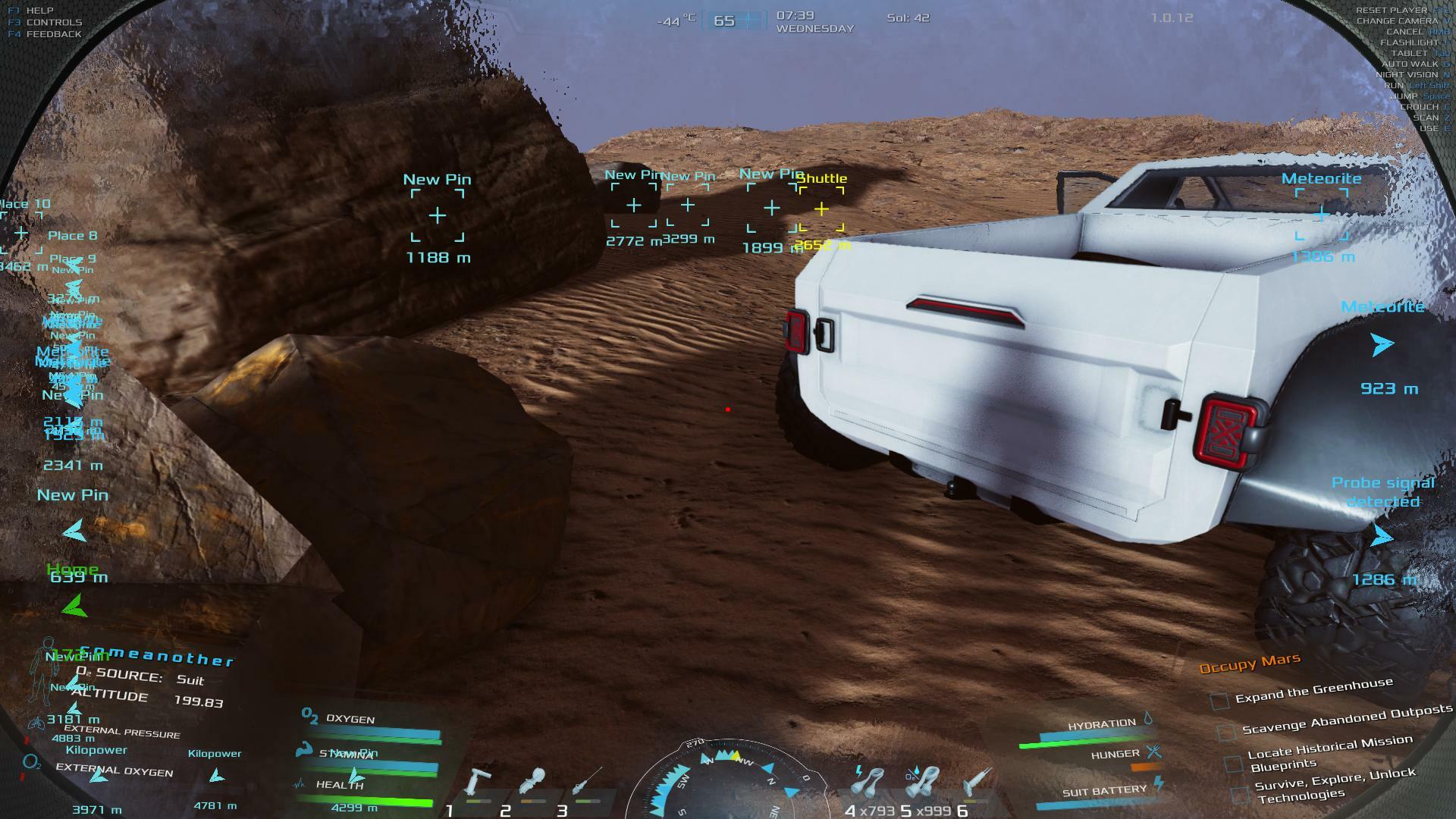Choose the item in hotbar slot 2
This screenshot has width=1456, height=819.
[535, 783]
